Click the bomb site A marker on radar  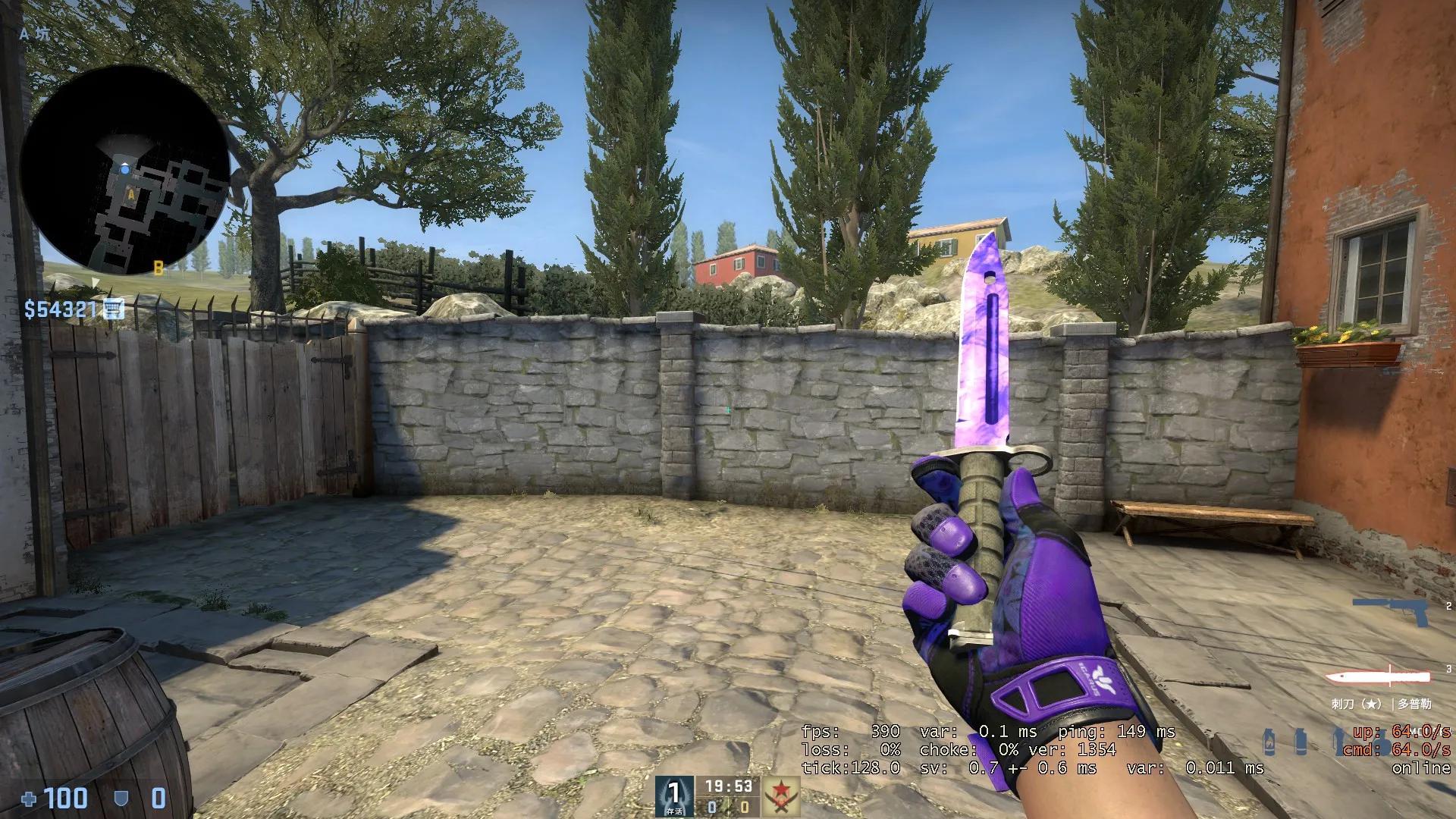(130, 195)
